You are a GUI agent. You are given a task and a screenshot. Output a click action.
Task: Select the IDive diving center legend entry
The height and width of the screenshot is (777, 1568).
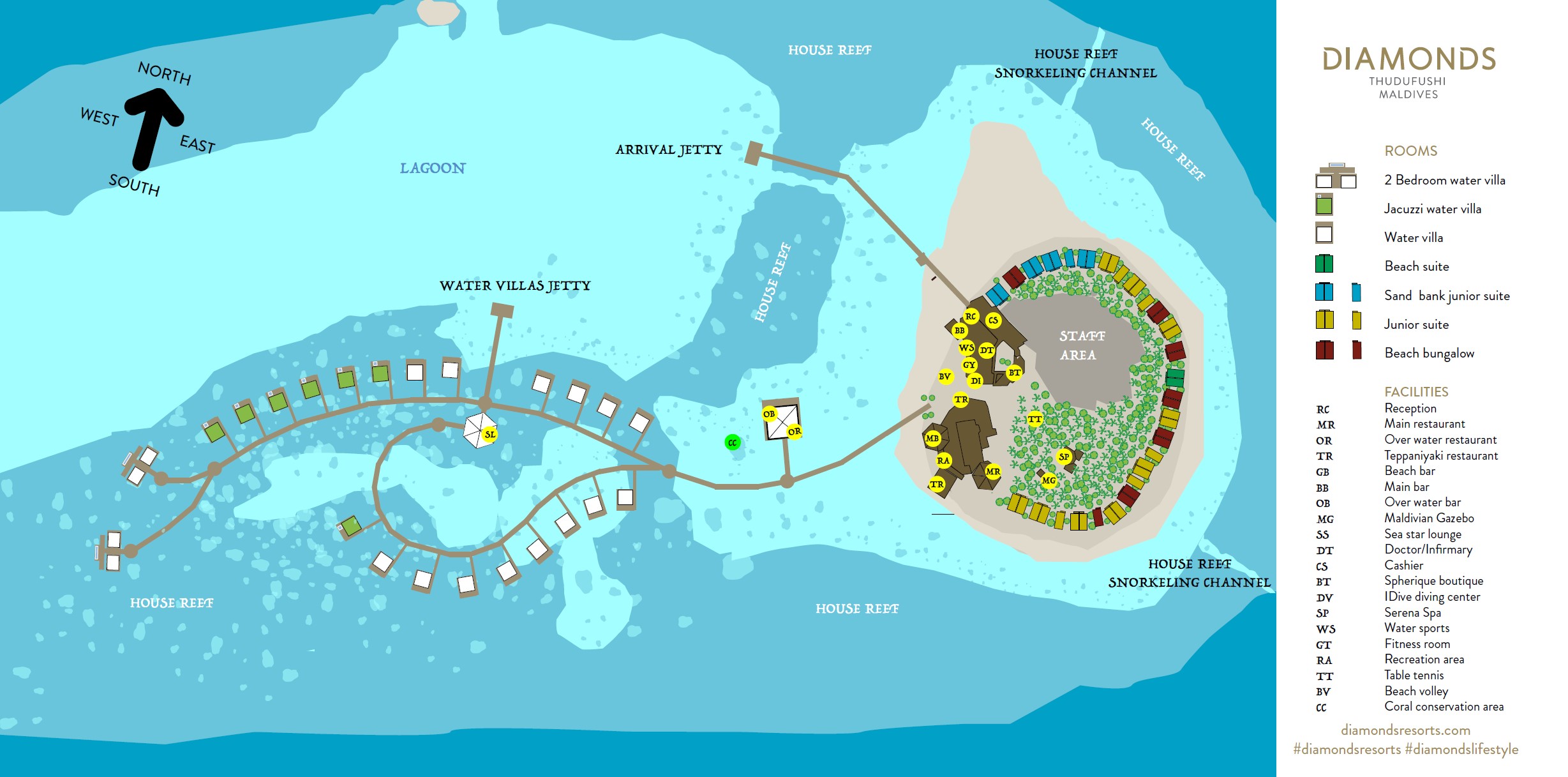[x=1431, y=596]
